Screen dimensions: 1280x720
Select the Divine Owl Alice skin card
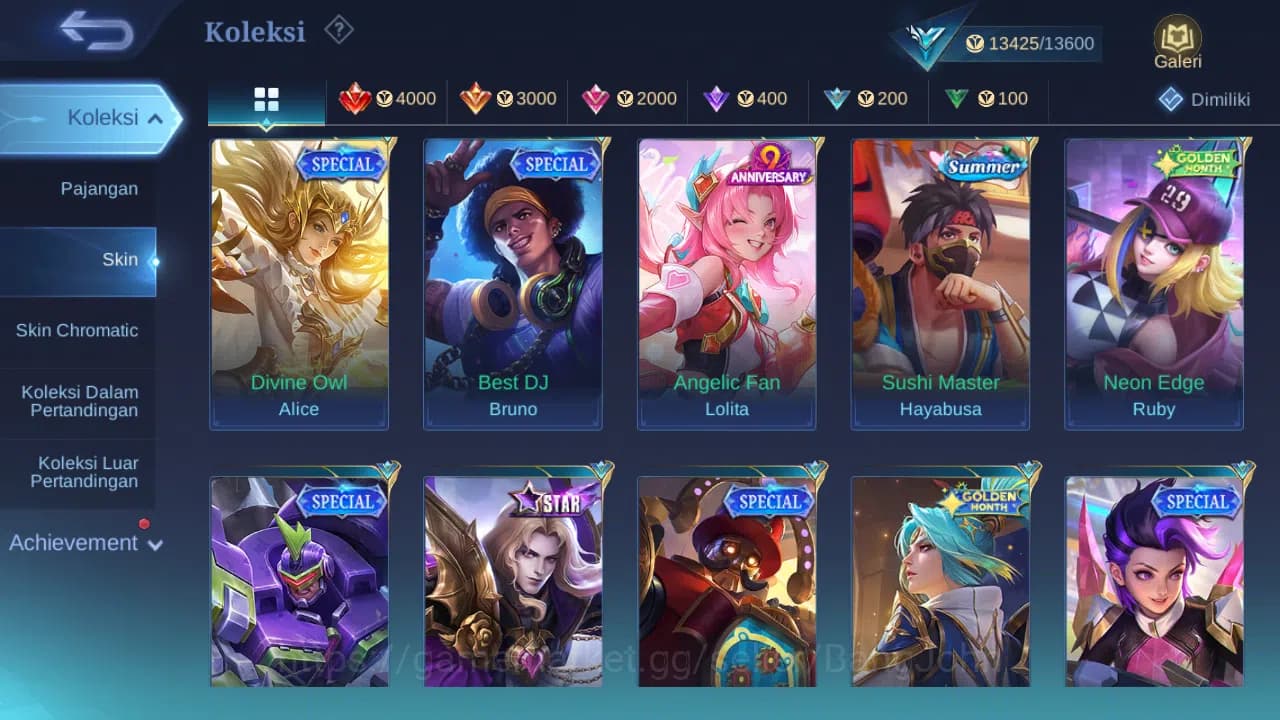click(x=299, y=283)
